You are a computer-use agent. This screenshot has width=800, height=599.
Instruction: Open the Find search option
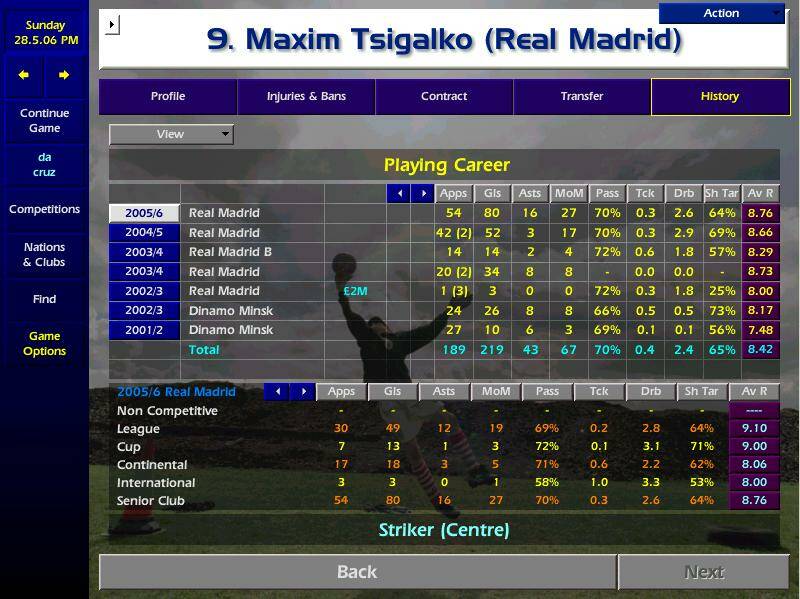pyautogui.click(x=44, y=299)
